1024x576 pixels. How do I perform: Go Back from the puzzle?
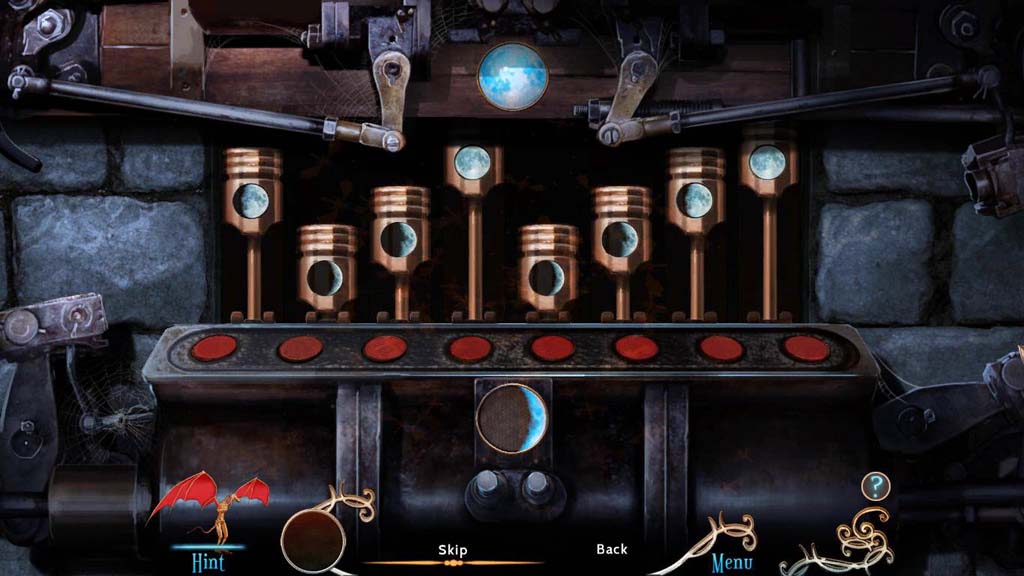(612, 549)
